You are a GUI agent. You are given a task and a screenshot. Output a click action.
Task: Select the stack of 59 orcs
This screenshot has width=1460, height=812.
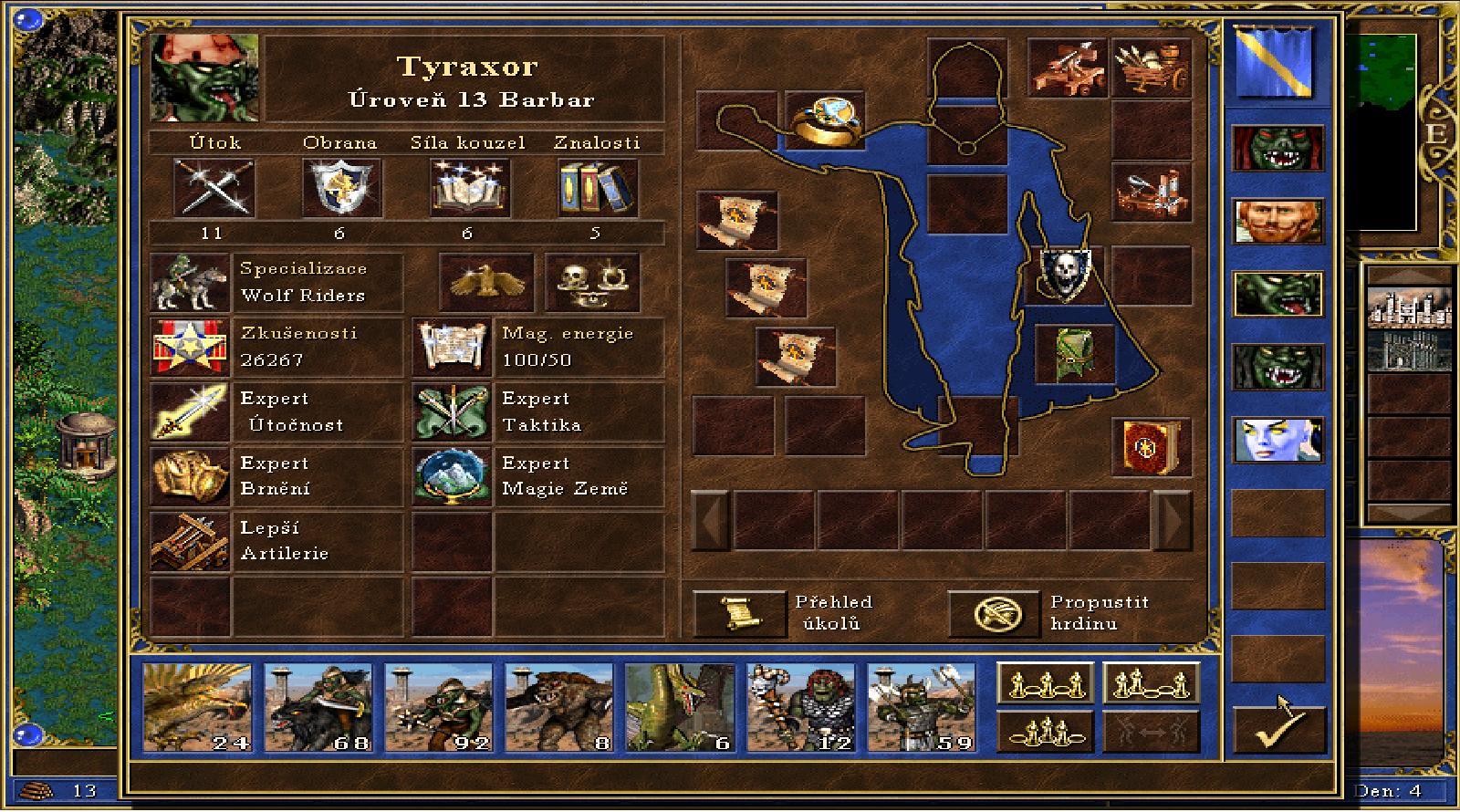point(920,707)
